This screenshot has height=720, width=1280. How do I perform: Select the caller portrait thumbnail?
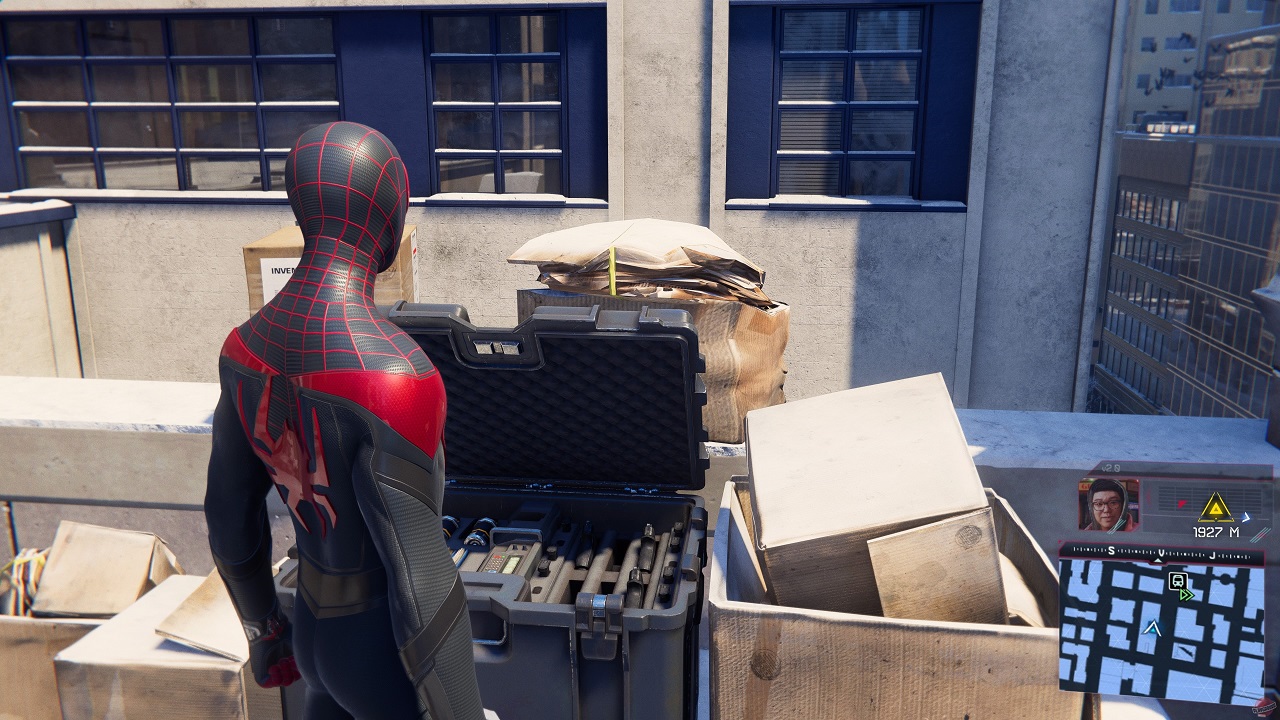(1108, 504)
